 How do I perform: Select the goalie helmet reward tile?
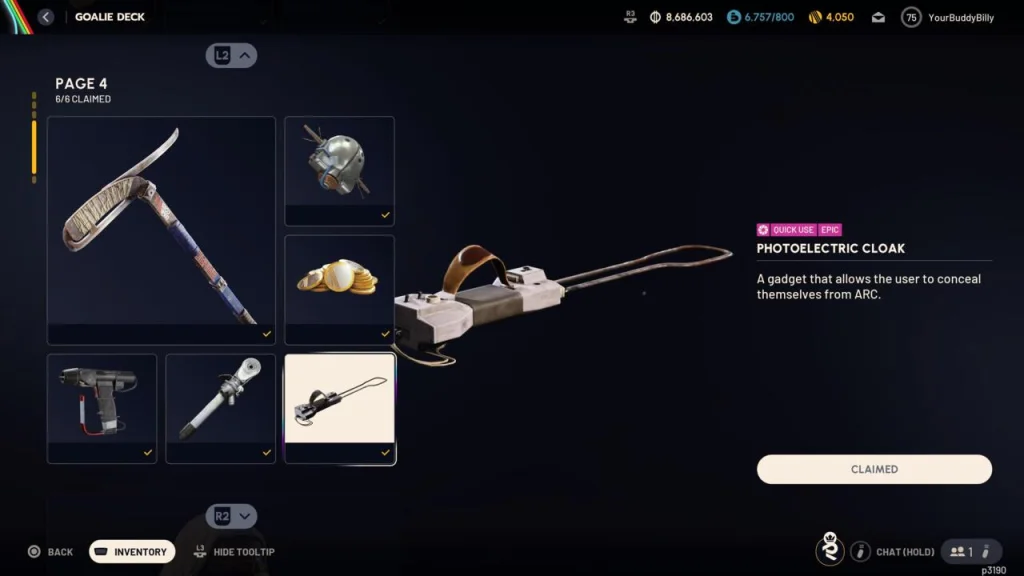click(339, 170)
